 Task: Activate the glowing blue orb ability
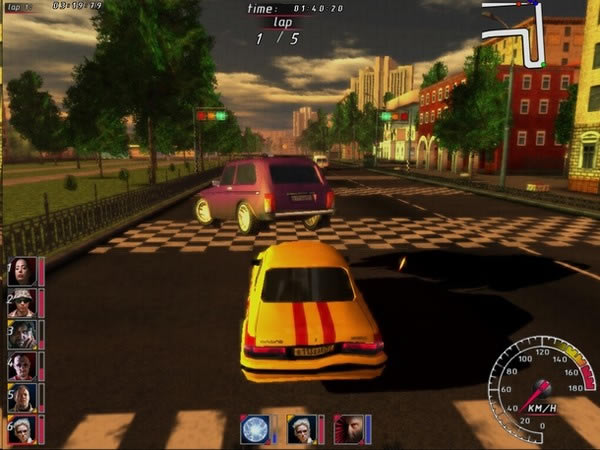click(254, 429)
